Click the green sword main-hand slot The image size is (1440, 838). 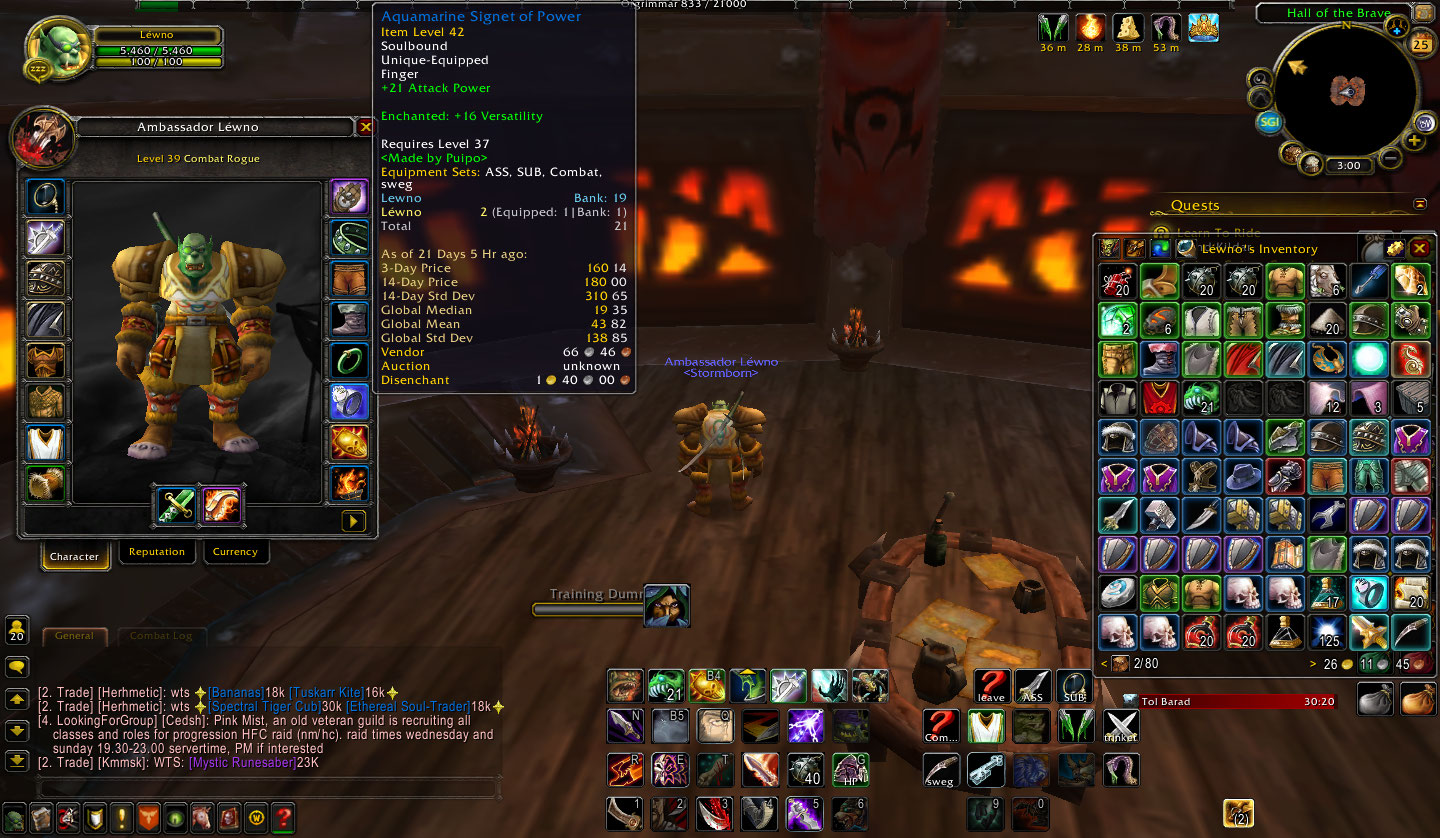(x=176, y=506)
